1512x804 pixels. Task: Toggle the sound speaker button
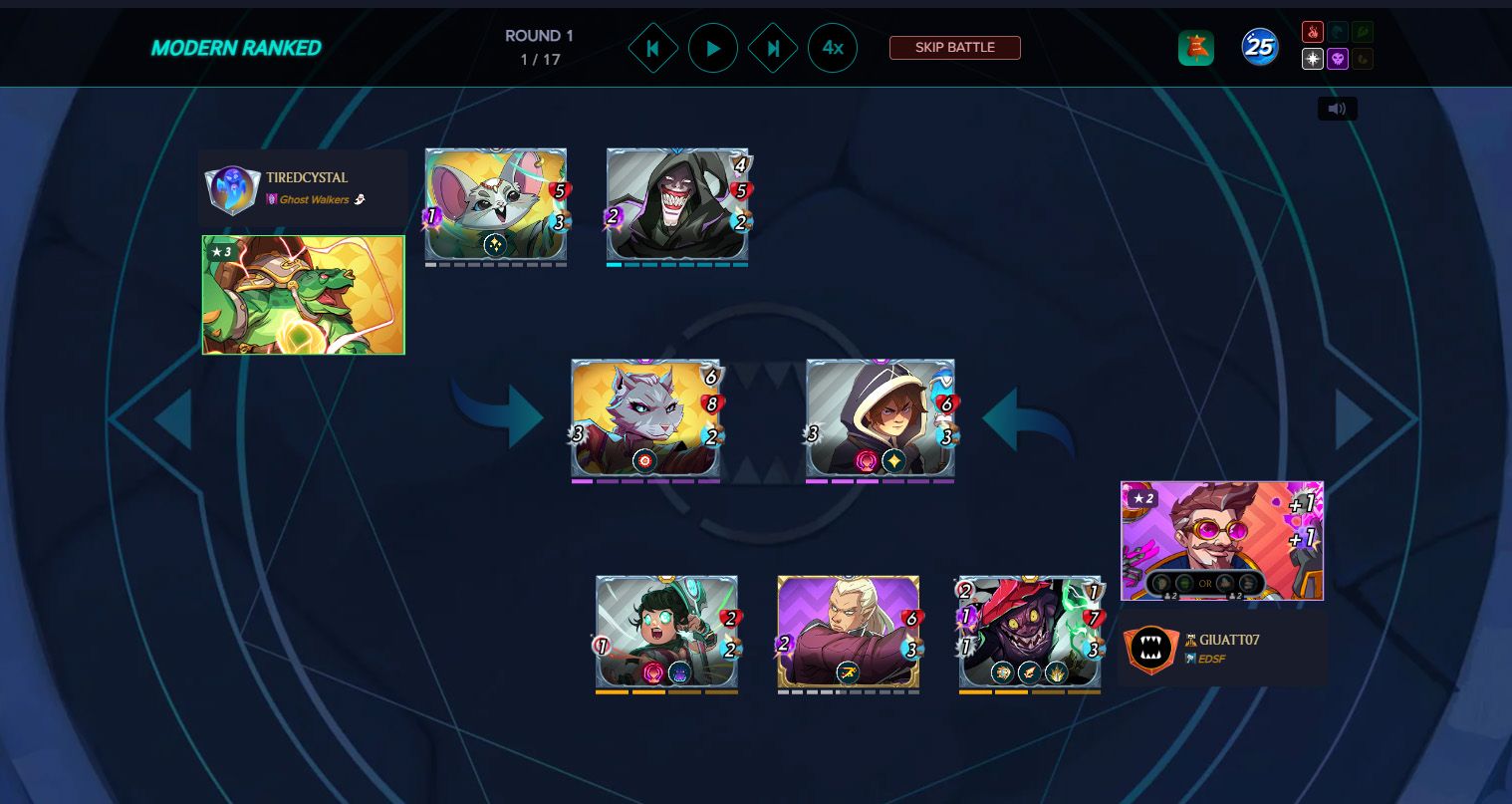[x=1337, y=109]
